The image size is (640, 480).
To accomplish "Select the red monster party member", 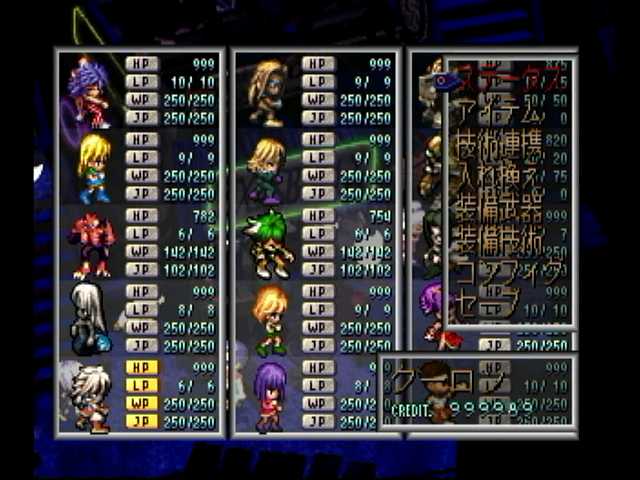I will coord(92,244).
